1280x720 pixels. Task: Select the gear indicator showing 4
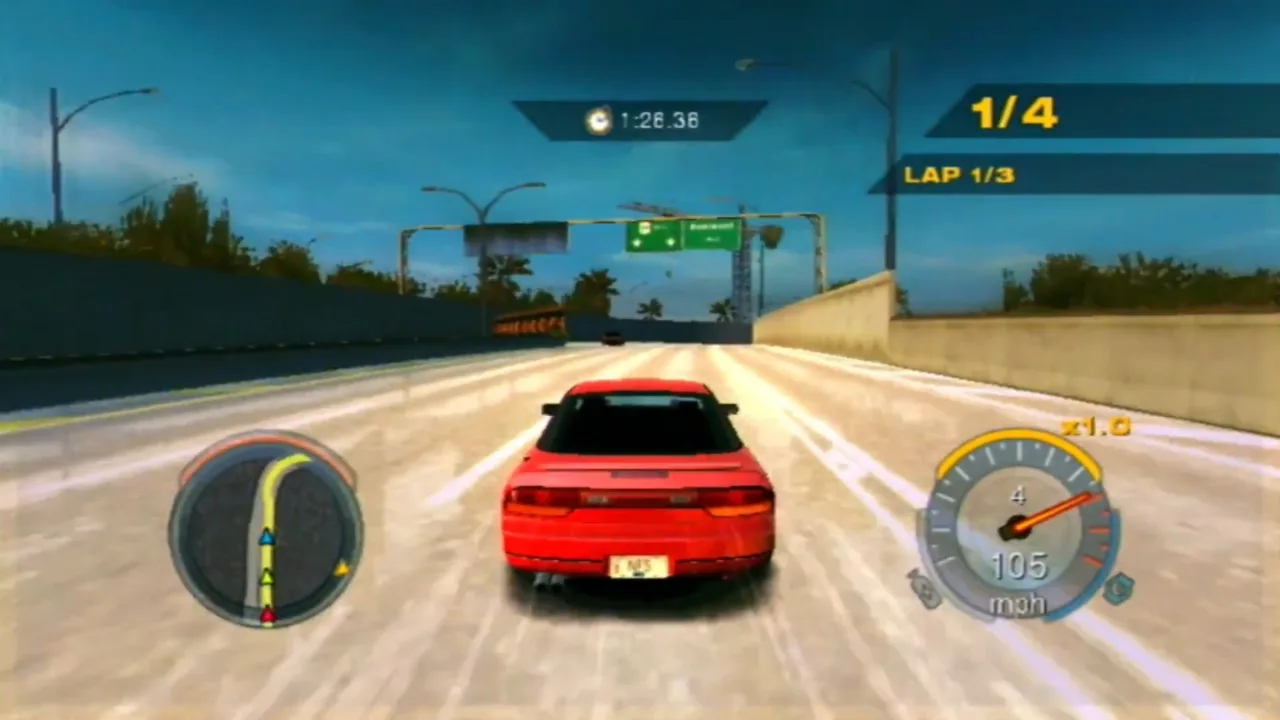click(1018, 494)
